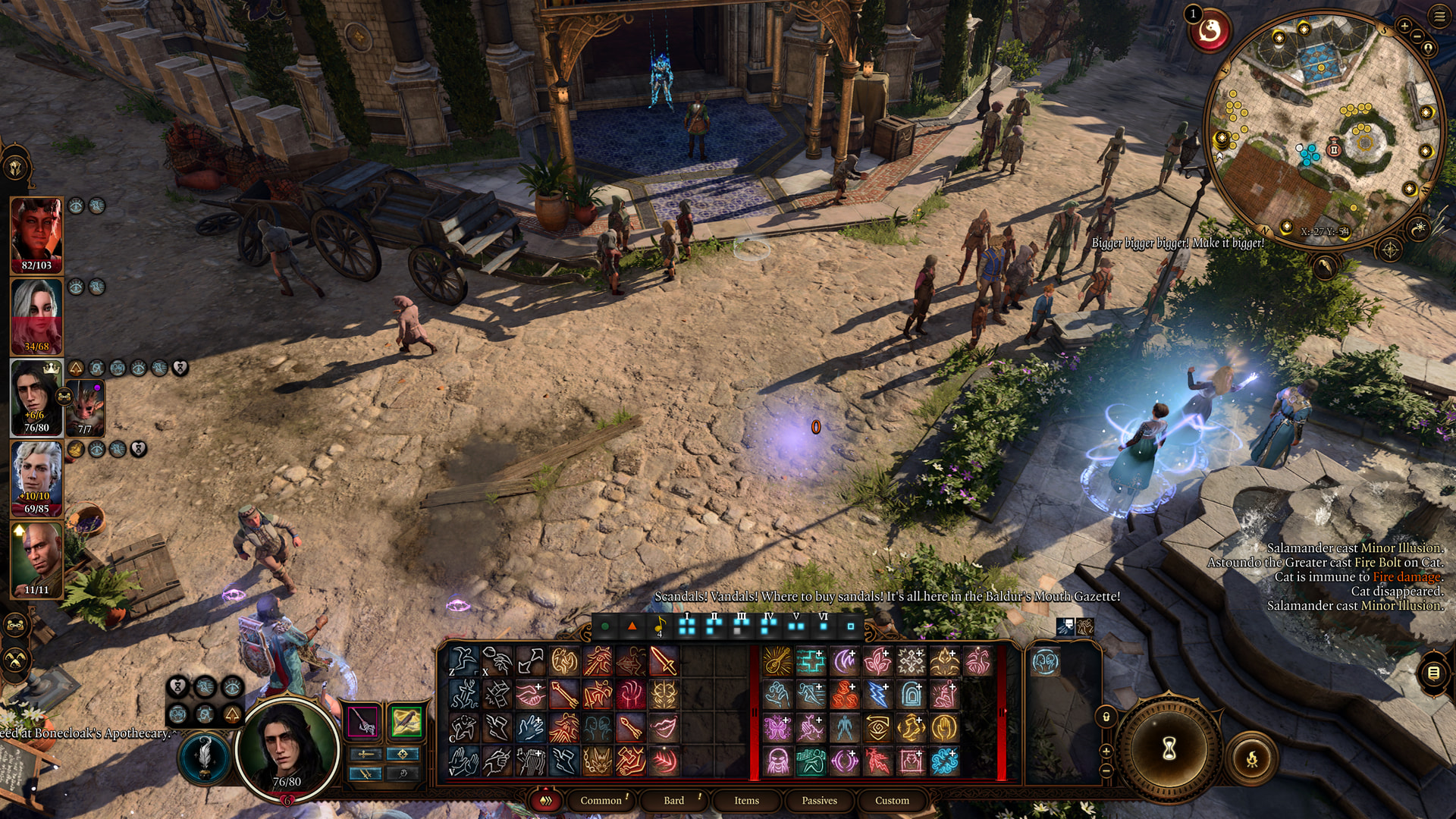Select the pink butterfly spell icon
1456x819 pixels.
click(x=777, y=728)
